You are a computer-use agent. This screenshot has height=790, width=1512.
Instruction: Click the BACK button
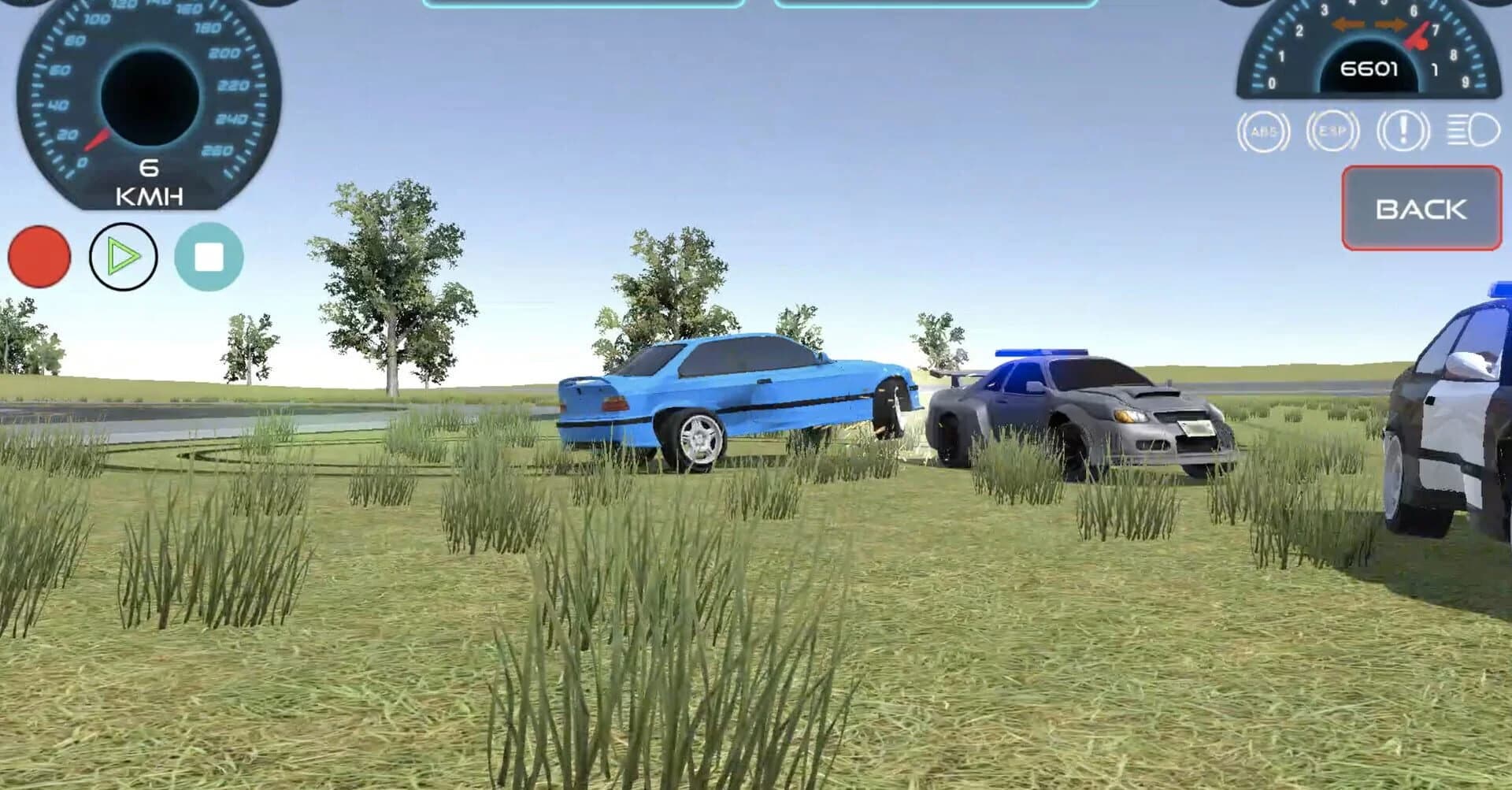point(1420,209)
